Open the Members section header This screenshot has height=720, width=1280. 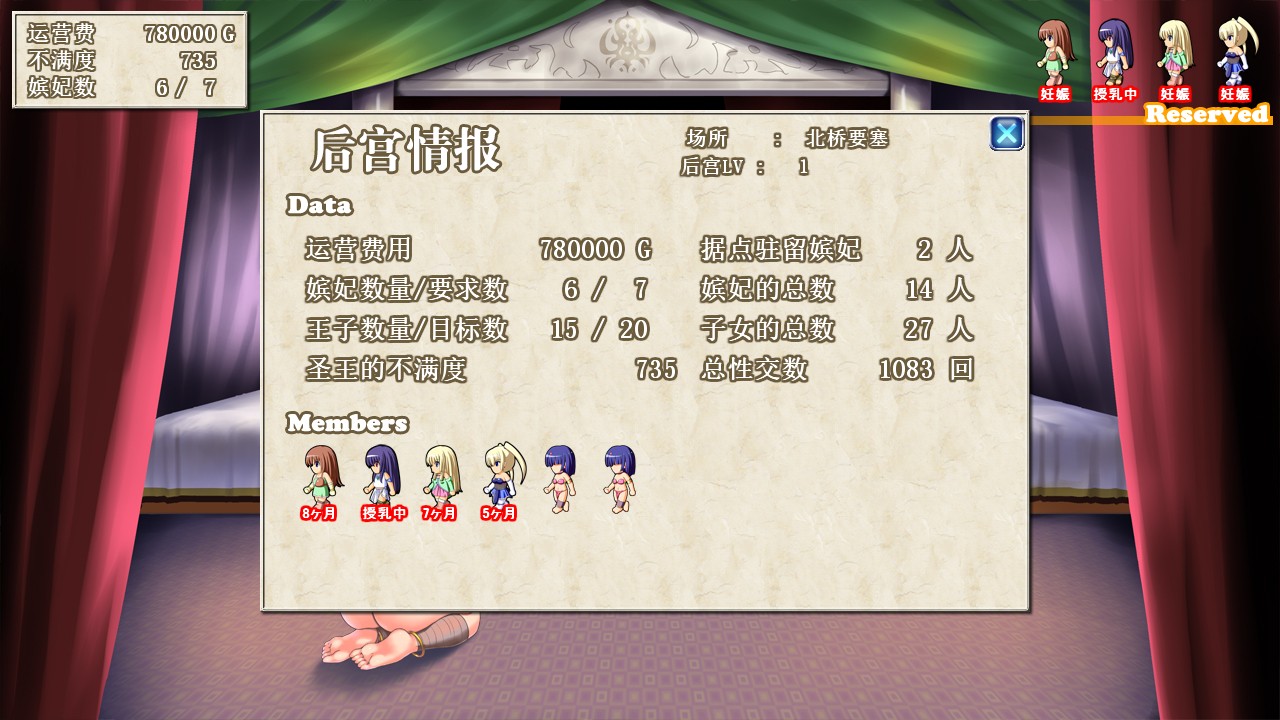coord(347,424)
